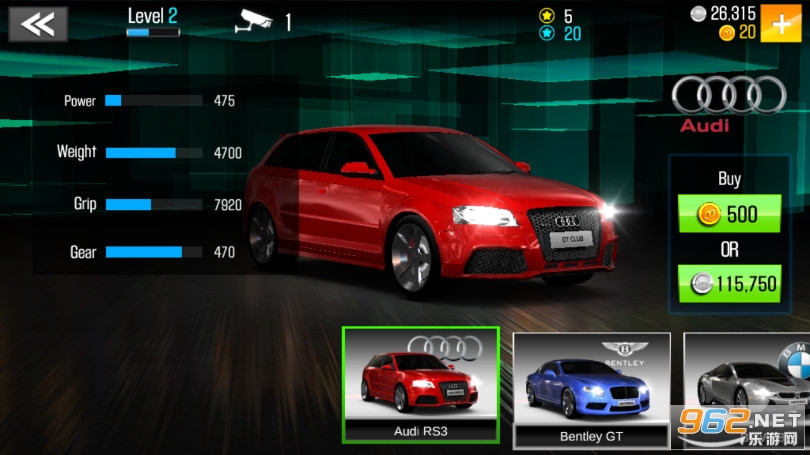Add currency with the orange plus button

781,23
